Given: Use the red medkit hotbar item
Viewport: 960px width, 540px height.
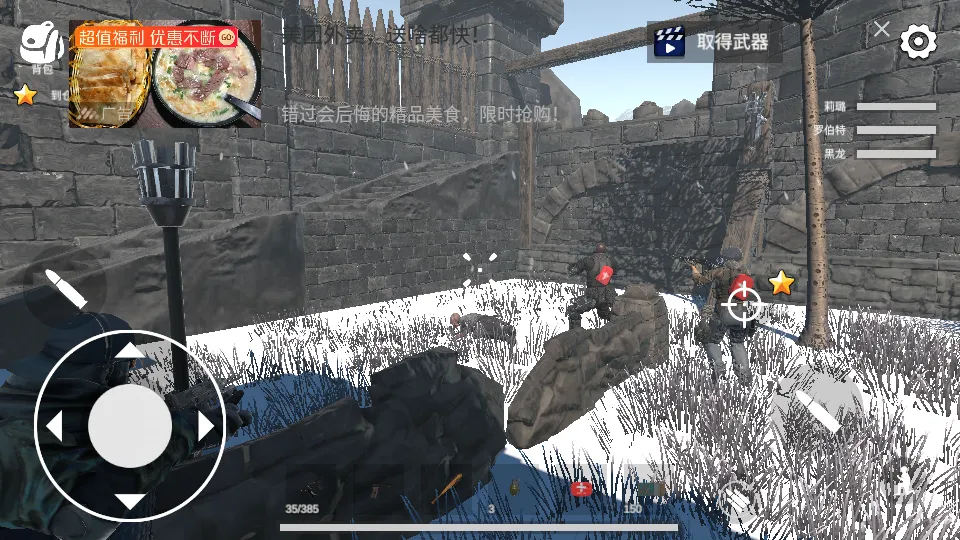Looking at the screenshot, I should click(581, 489).
